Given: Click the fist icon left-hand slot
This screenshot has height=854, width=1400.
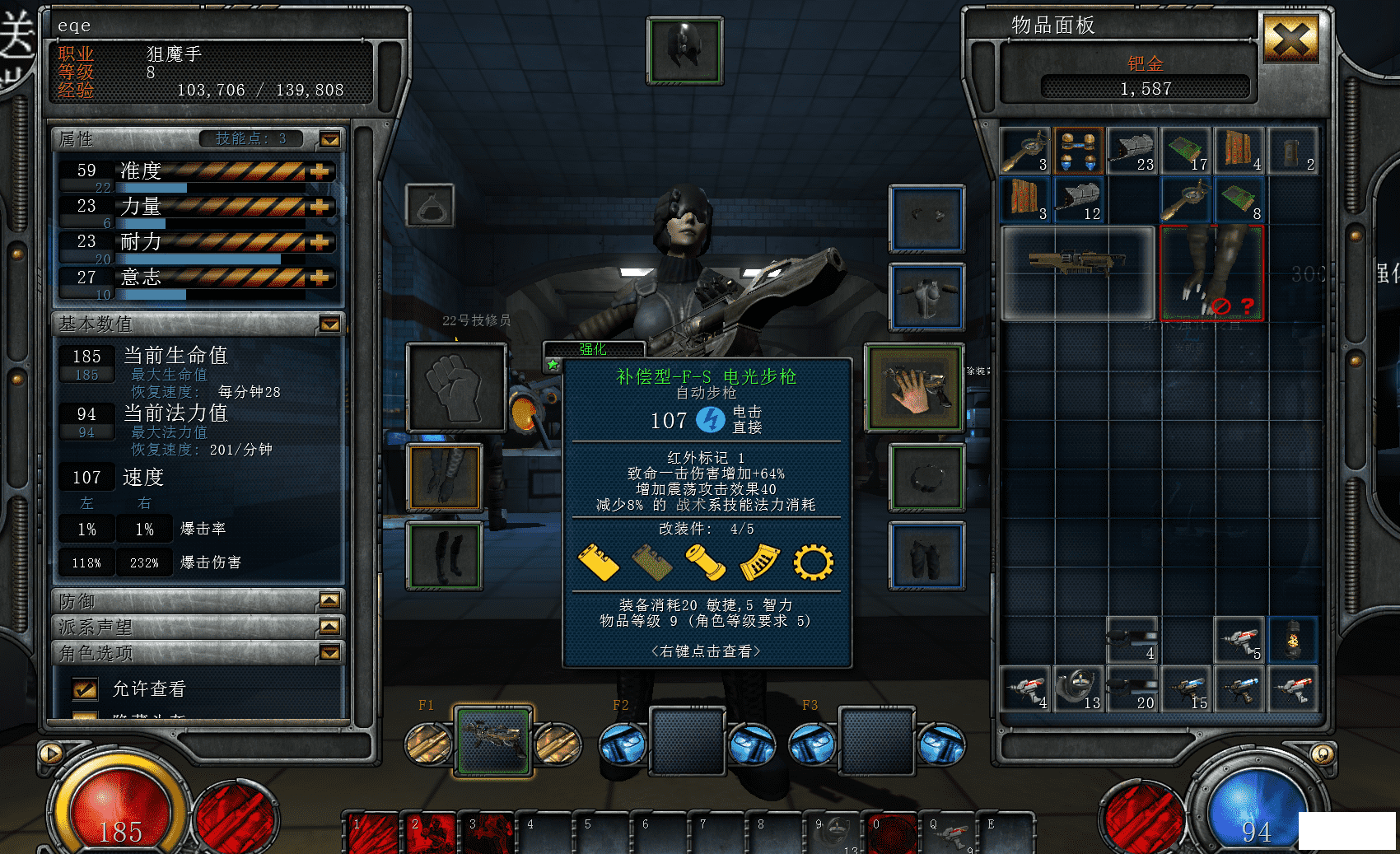Looking at the screenshot, I should pos(456,388).
